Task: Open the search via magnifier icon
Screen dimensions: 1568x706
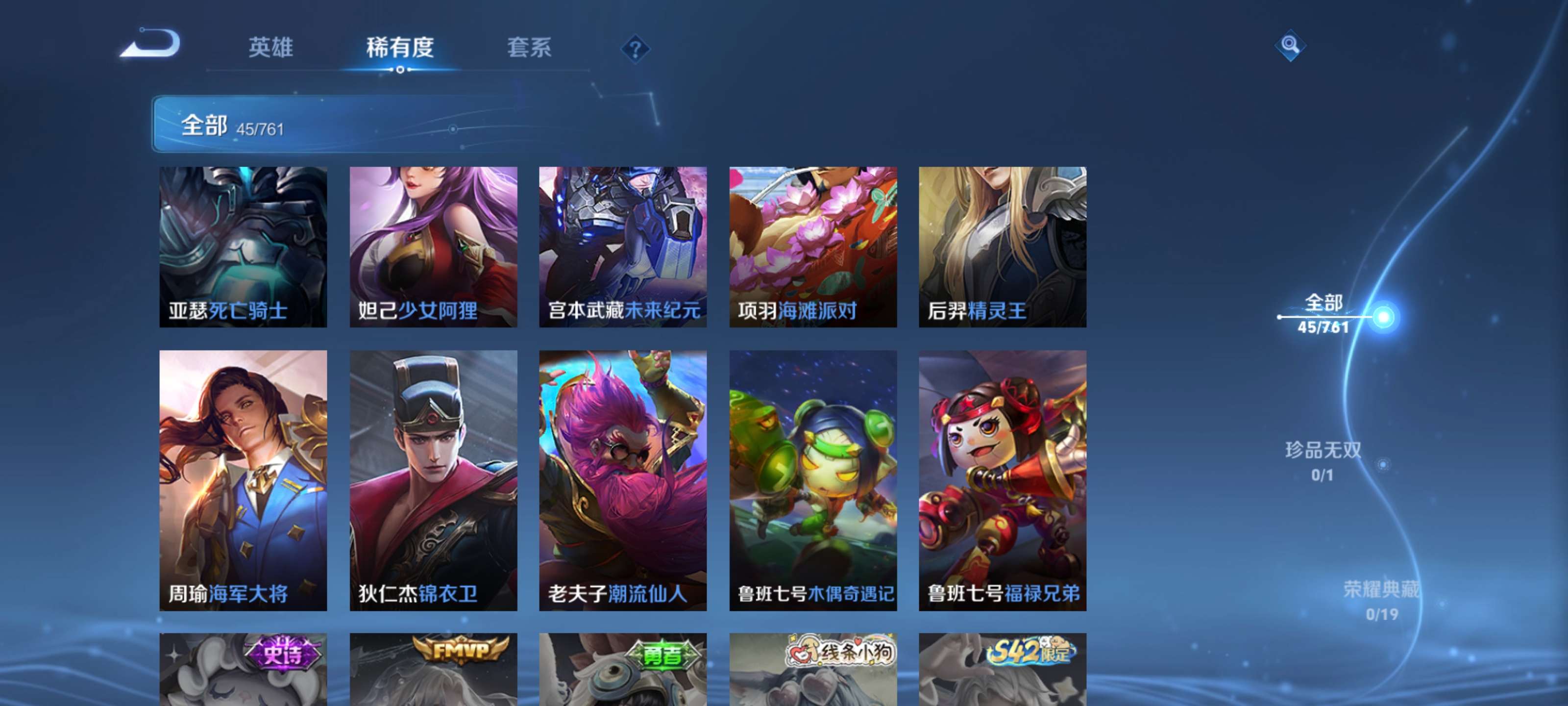Action: pyautogui.click(x=1292, y=45)
